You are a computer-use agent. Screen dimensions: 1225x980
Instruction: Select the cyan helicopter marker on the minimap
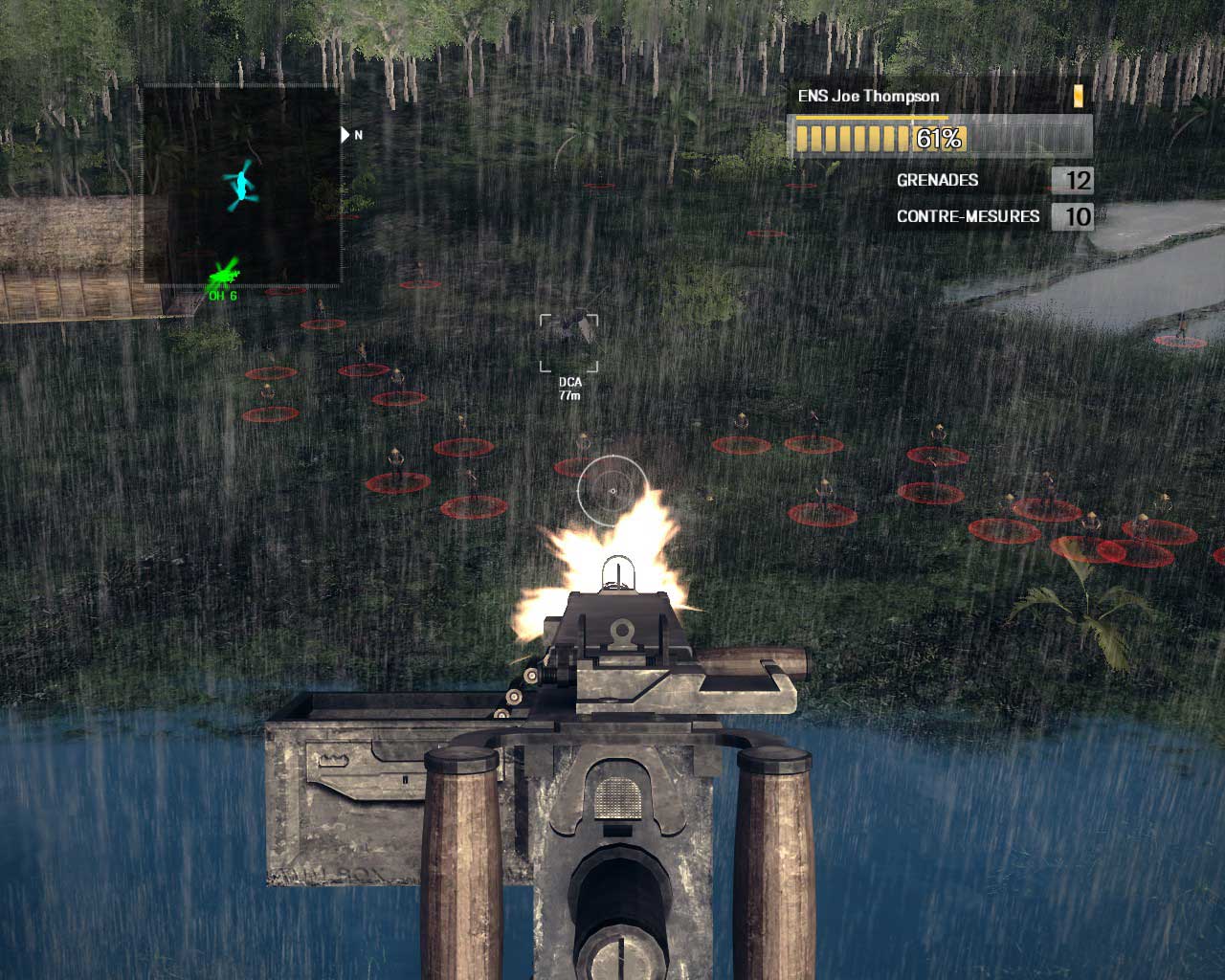241,185
